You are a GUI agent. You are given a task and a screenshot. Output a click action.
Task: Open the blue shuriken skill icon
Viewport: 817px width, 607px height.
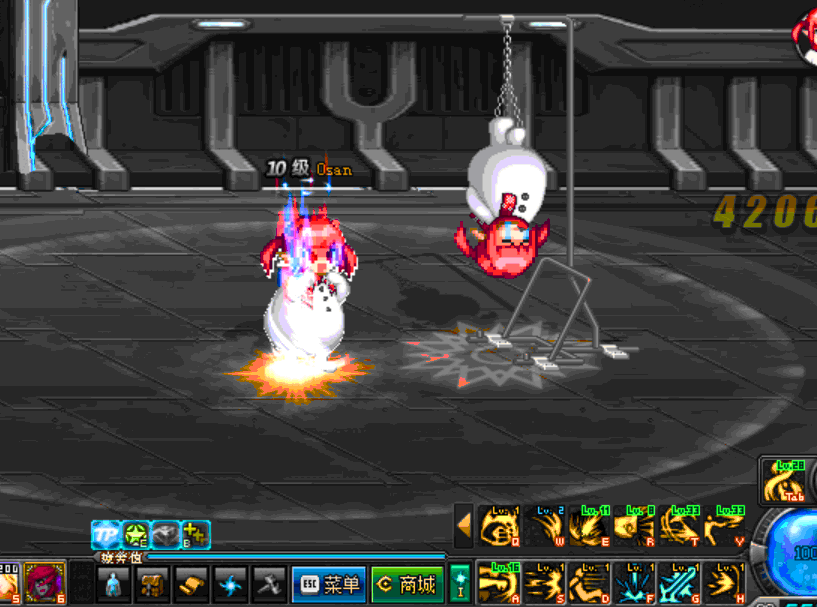point(230,584)
